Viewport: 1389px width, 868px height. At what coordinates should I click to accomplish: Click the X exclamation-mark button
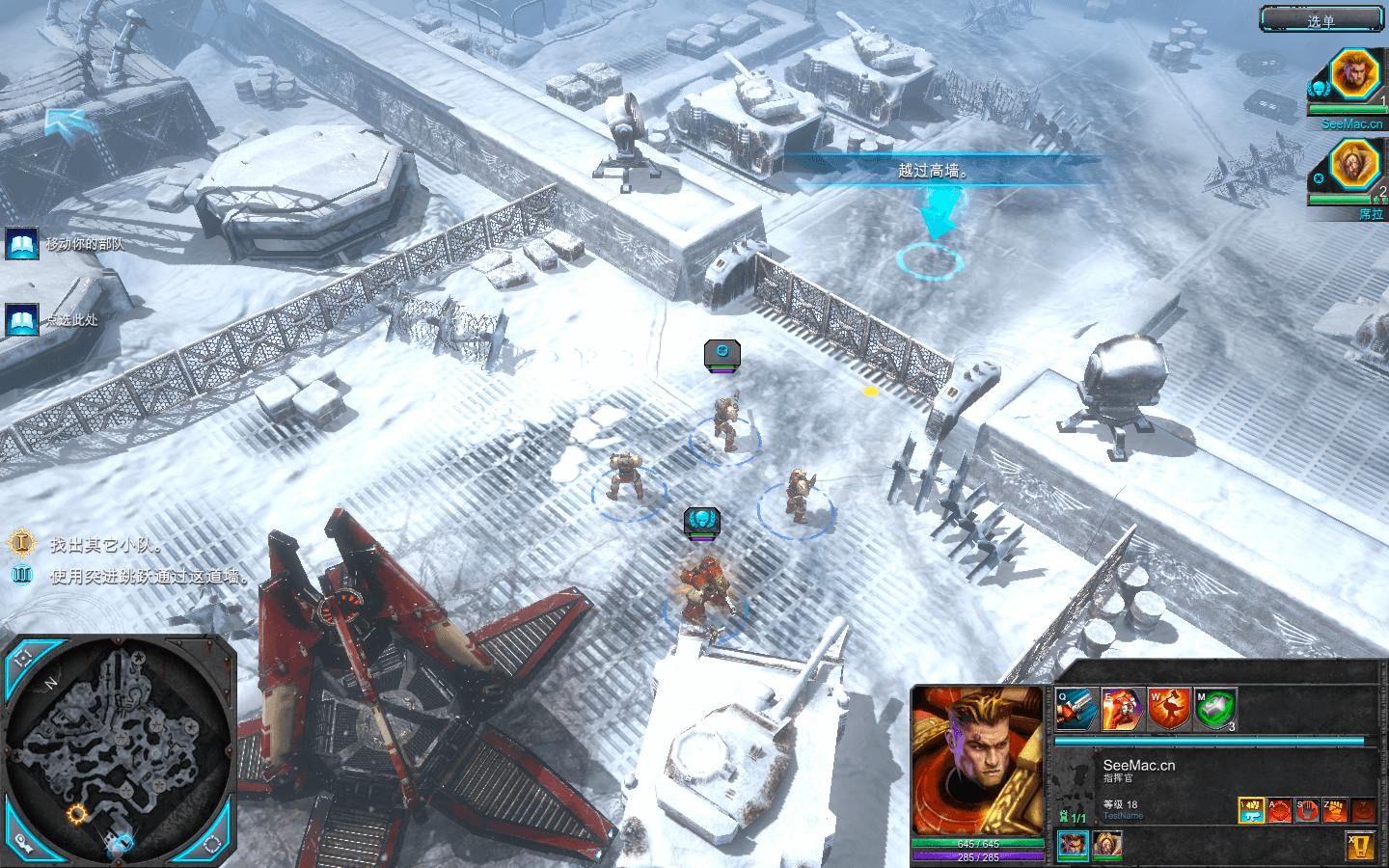[x=1360, y=846]
